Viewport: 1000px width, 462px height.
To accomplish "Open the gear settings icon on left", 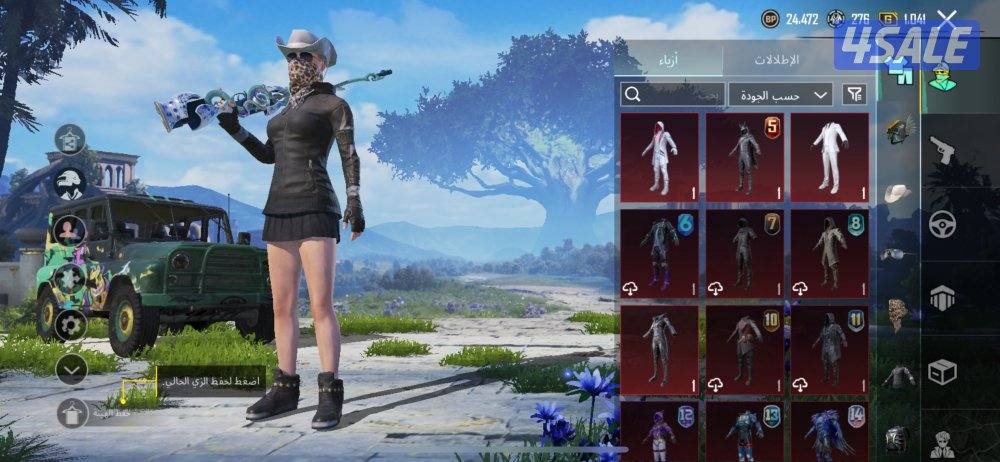I will point(70,324).
